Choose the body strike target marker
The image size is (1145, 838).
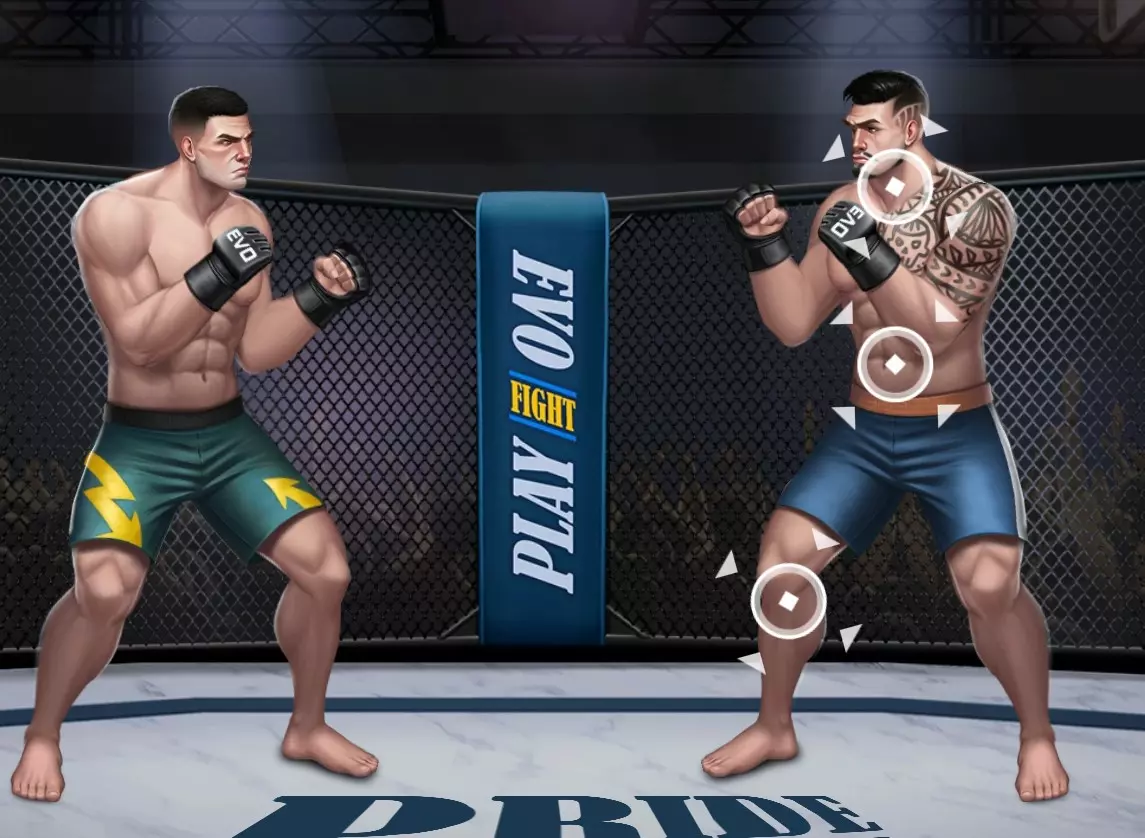895,364
